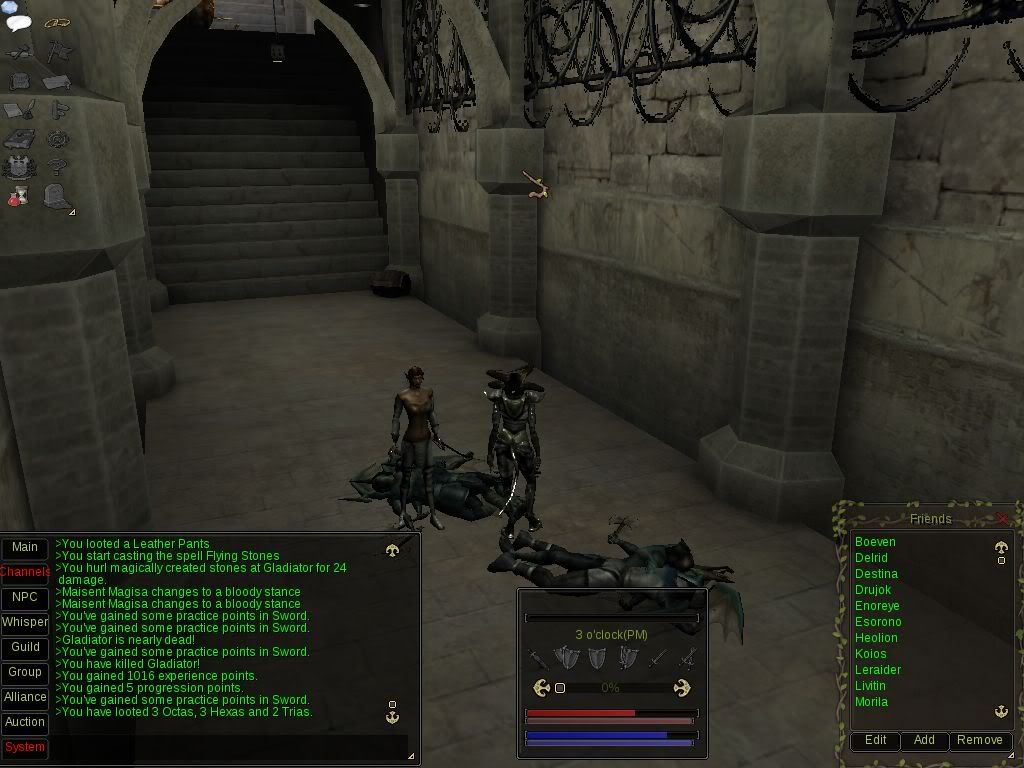Select Boeven in the friends list
Image resolution: width=1024 pixels, height=768 pixels.
coord(875,542)
